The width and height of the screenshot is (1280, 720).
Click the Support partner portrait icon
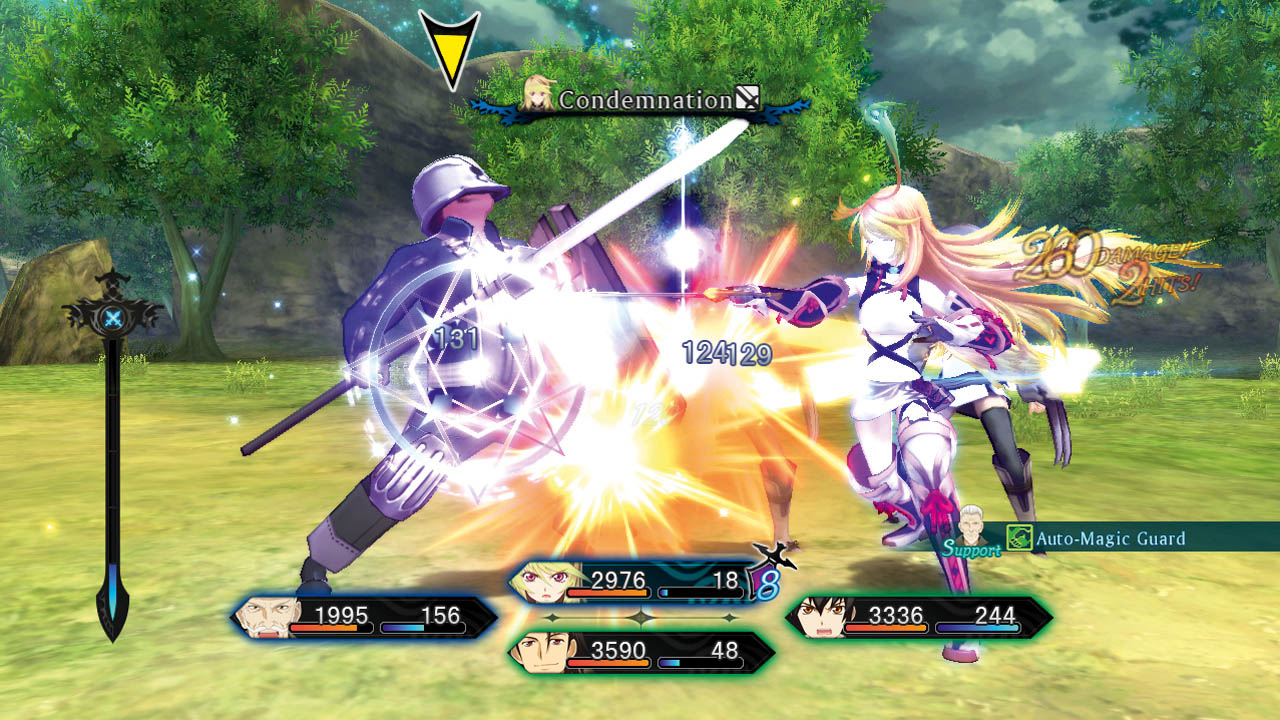[x=971, y=523]
